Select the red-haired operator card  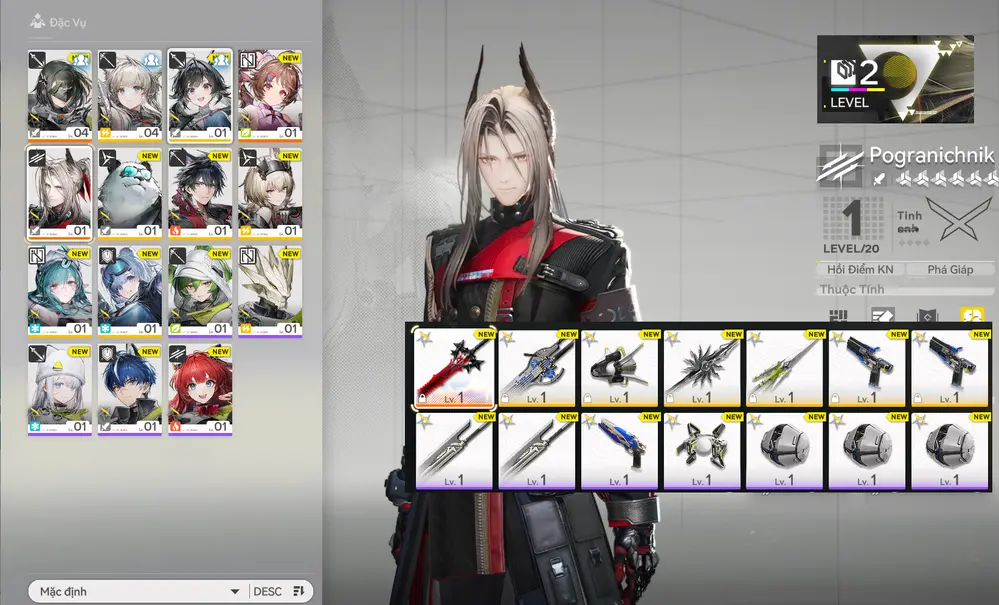point(200,388)
